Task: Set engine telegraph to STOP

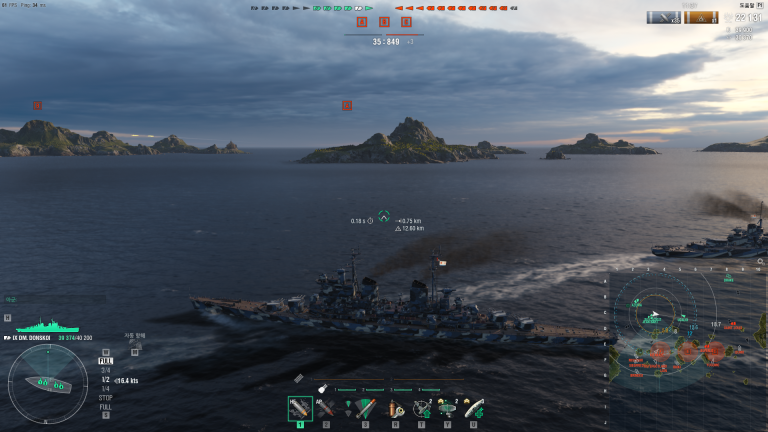Action: point(105,398)
